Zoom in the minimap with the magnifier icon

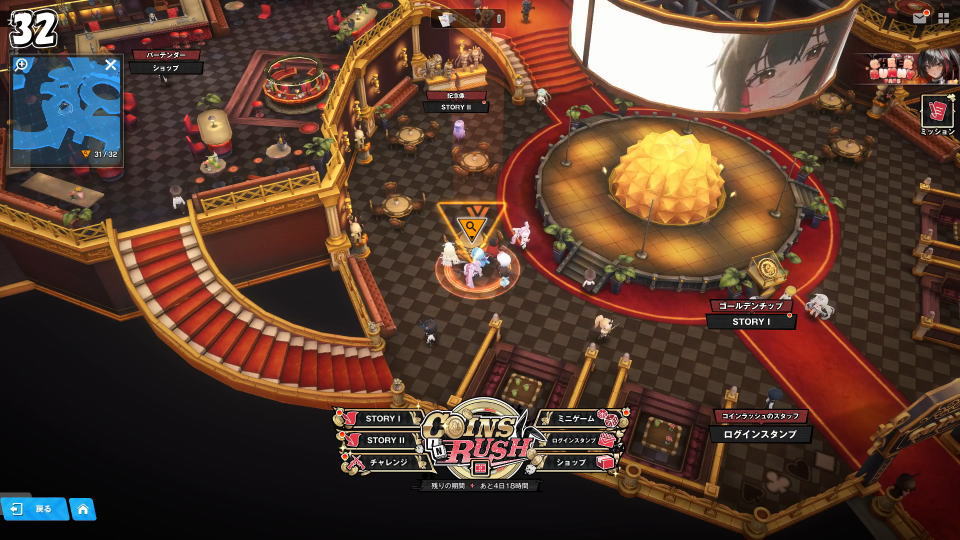(x=22, y=65)
